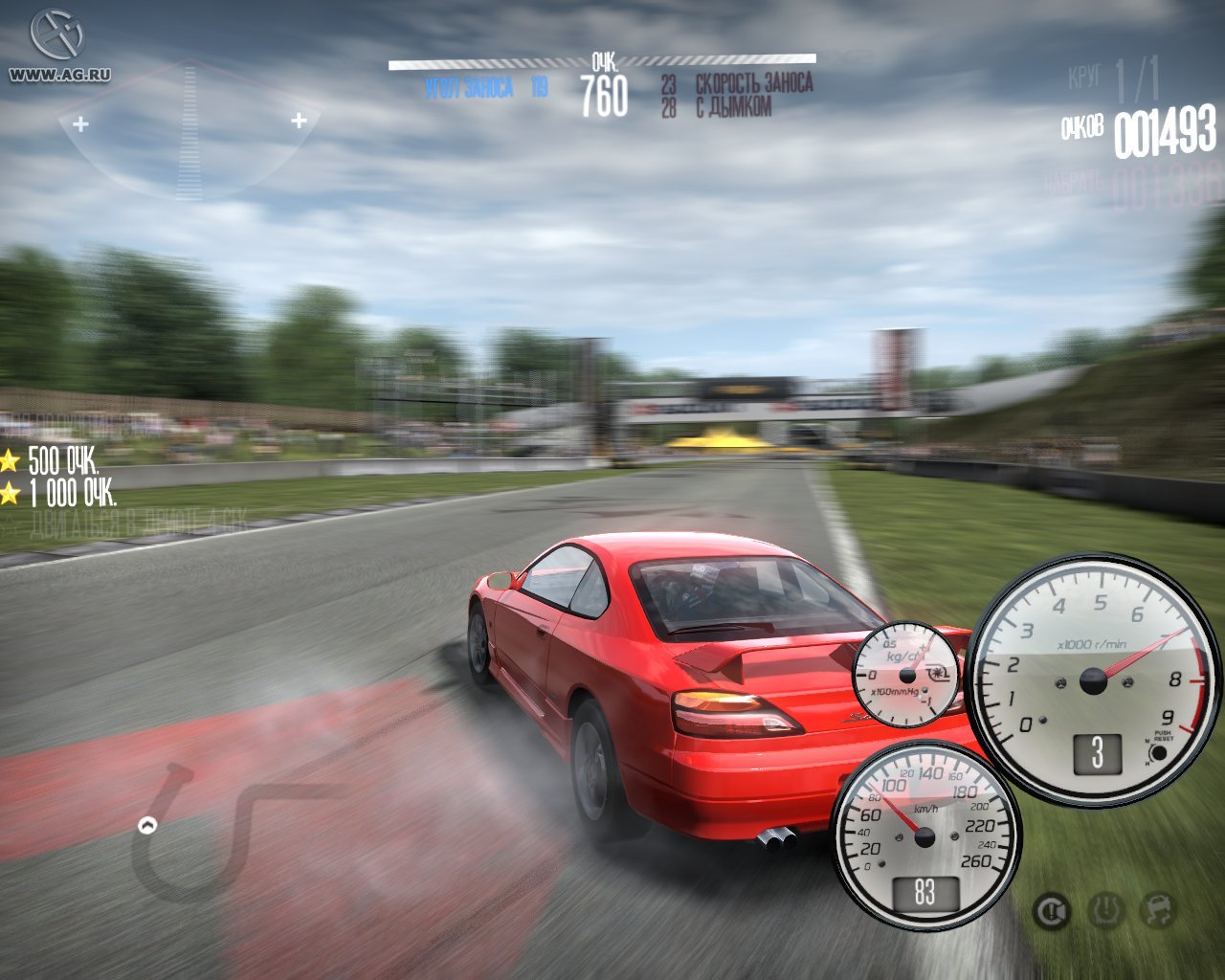The image size is (1225, 980).
Task: Click the brake warning indicator icon
Action: pyautogui.click(x=1051, y=910)
